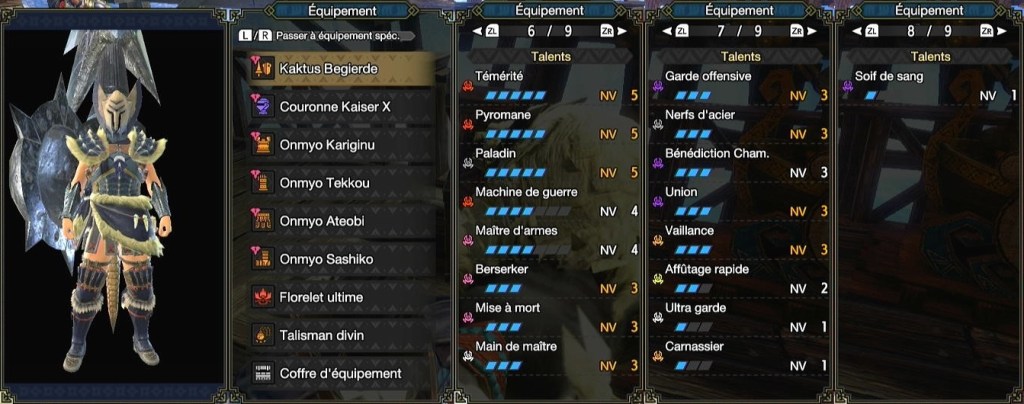Screen dimensions: 1024x404
Task: Click the Paladin skill row
Action: click(549, 163)
